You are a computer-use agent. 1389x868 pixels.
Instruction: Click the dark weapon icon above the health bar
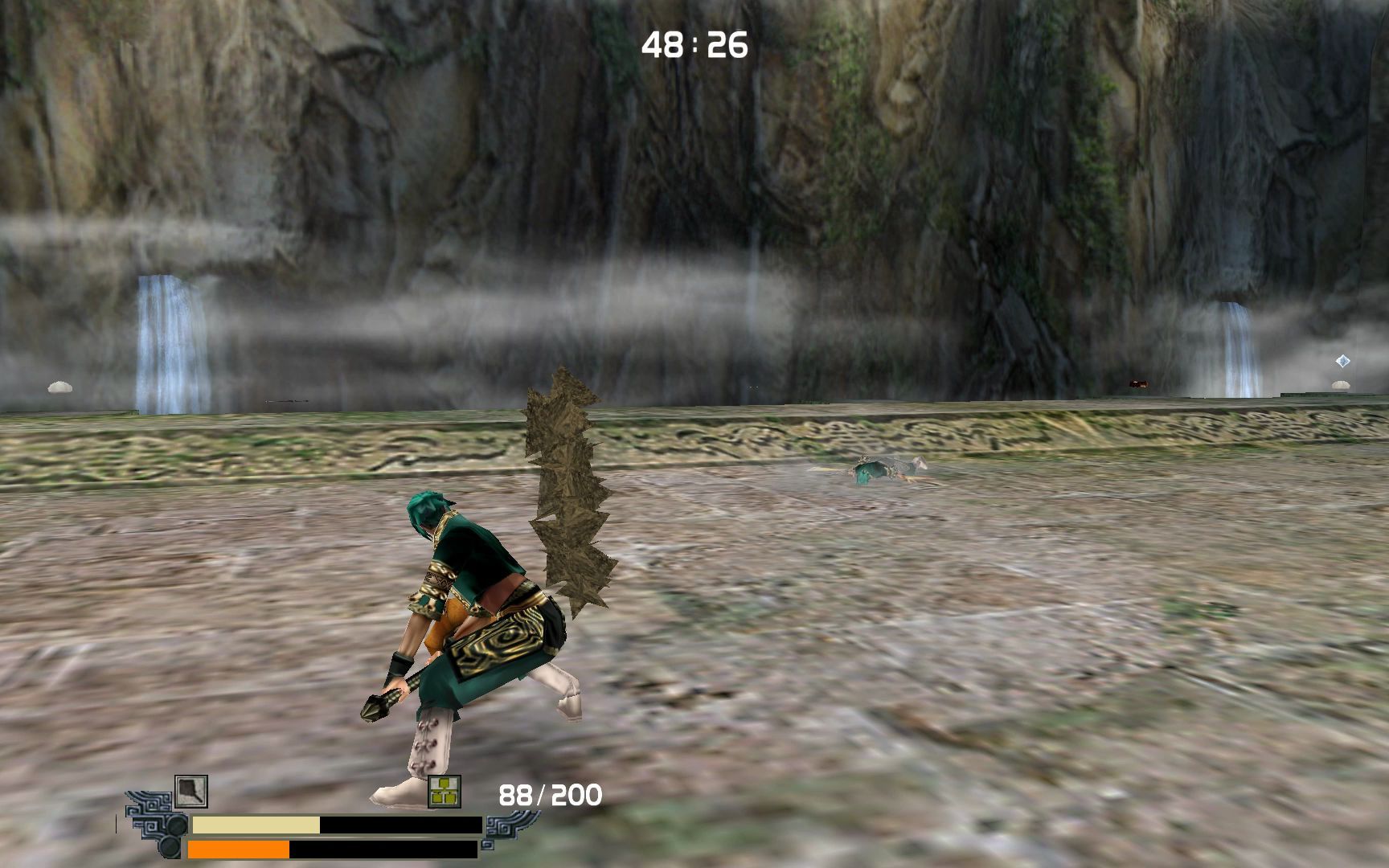191,792
